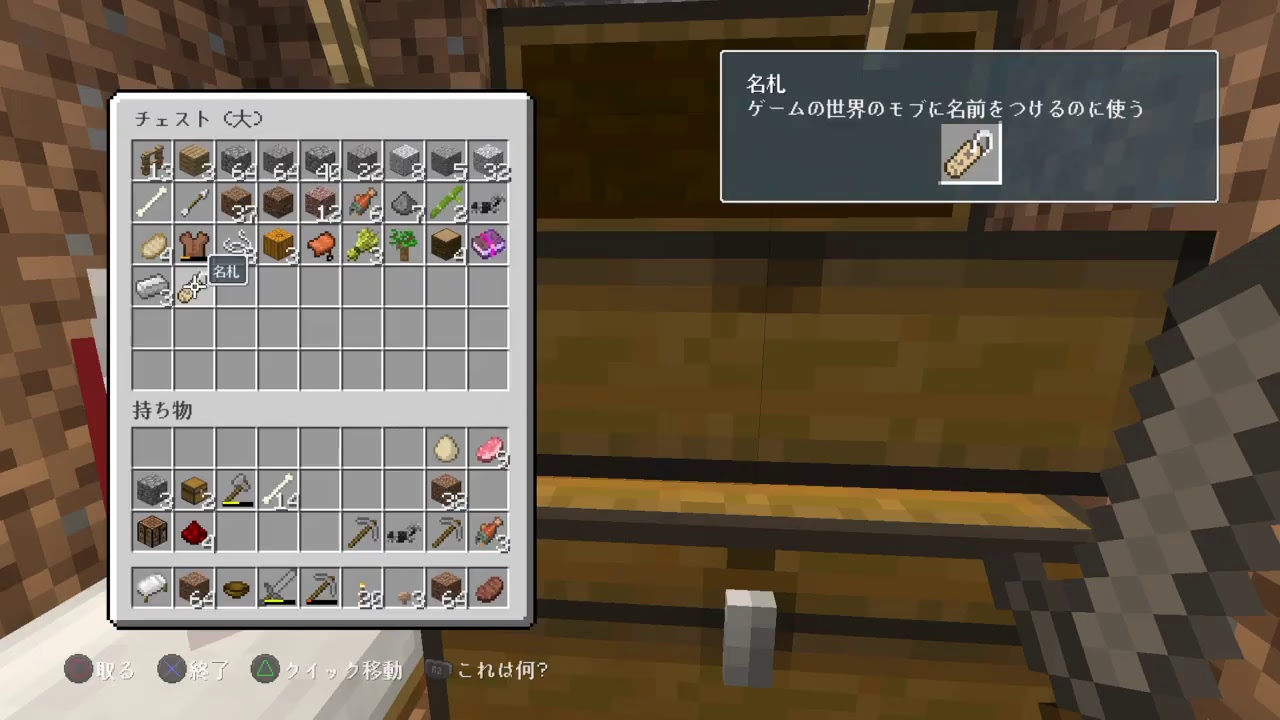This screenshot has height=720, width=1280.
Task: Select the bread in the chest
Action: coord(152,245)
